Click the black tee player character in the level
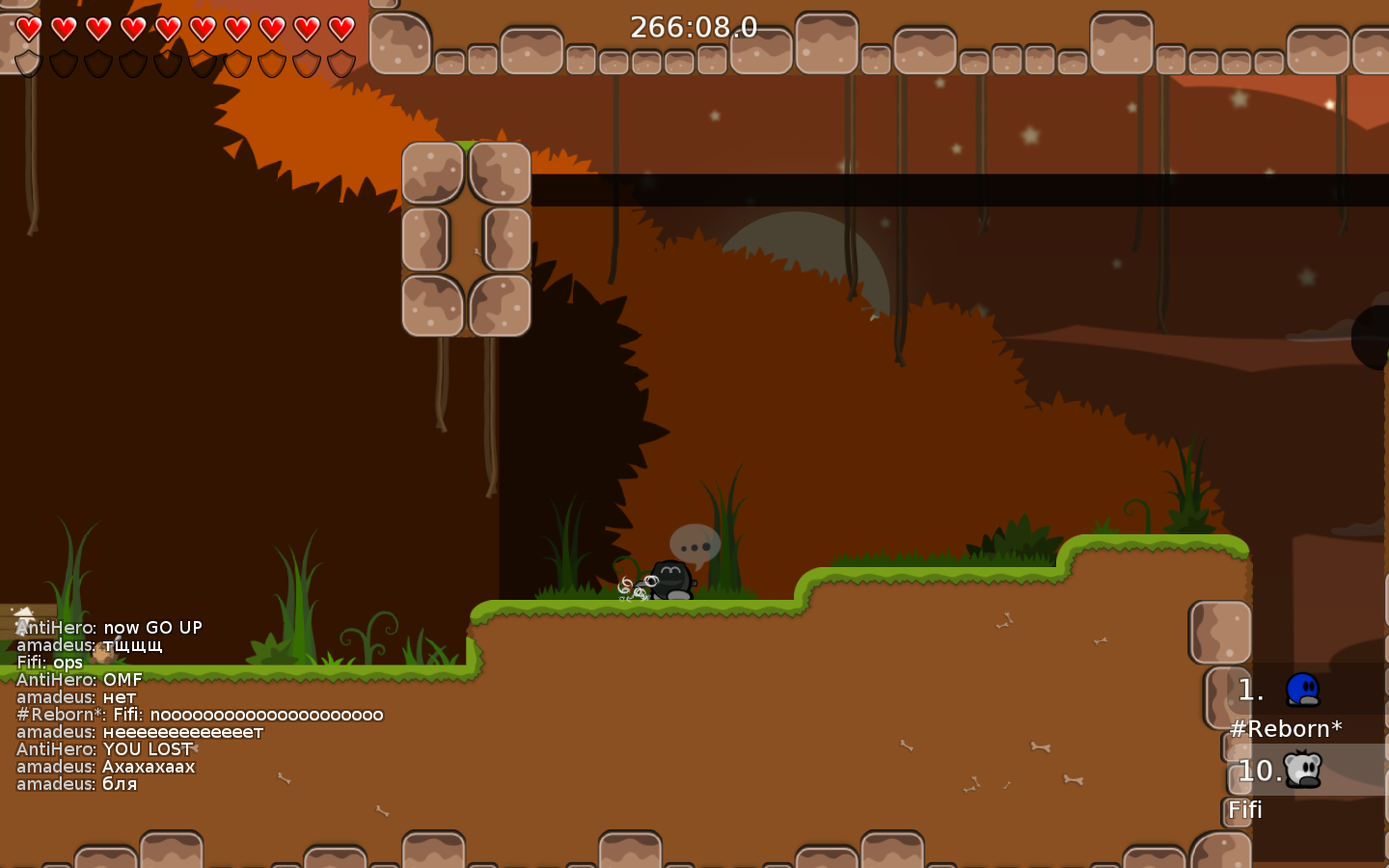1389x868 pixels. click(669, 579)
